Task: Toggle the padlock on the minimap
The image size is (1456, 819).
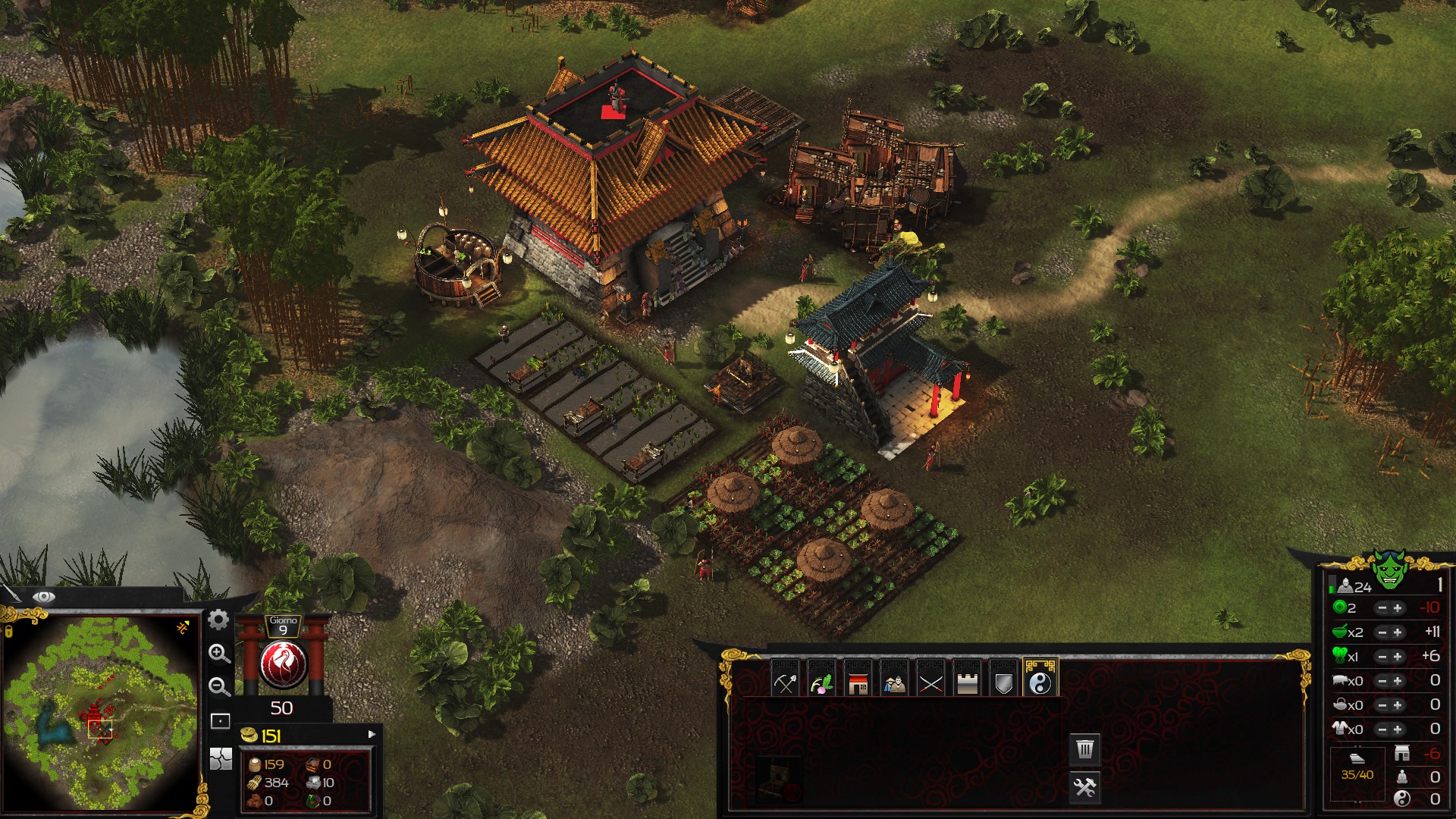Action: 8,630
